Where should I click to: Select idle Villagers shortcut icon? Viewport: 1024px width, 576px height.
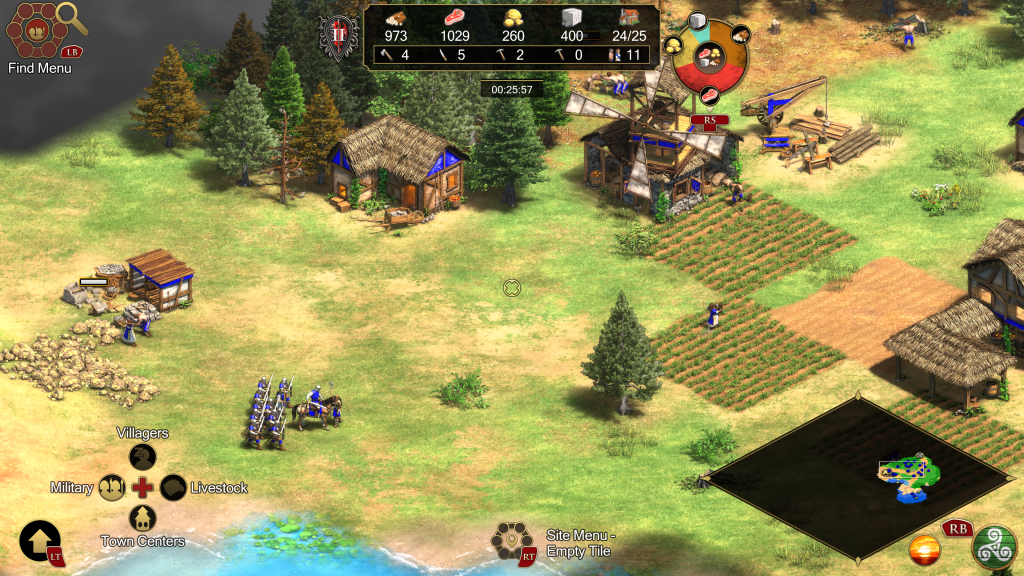point(143,457)
